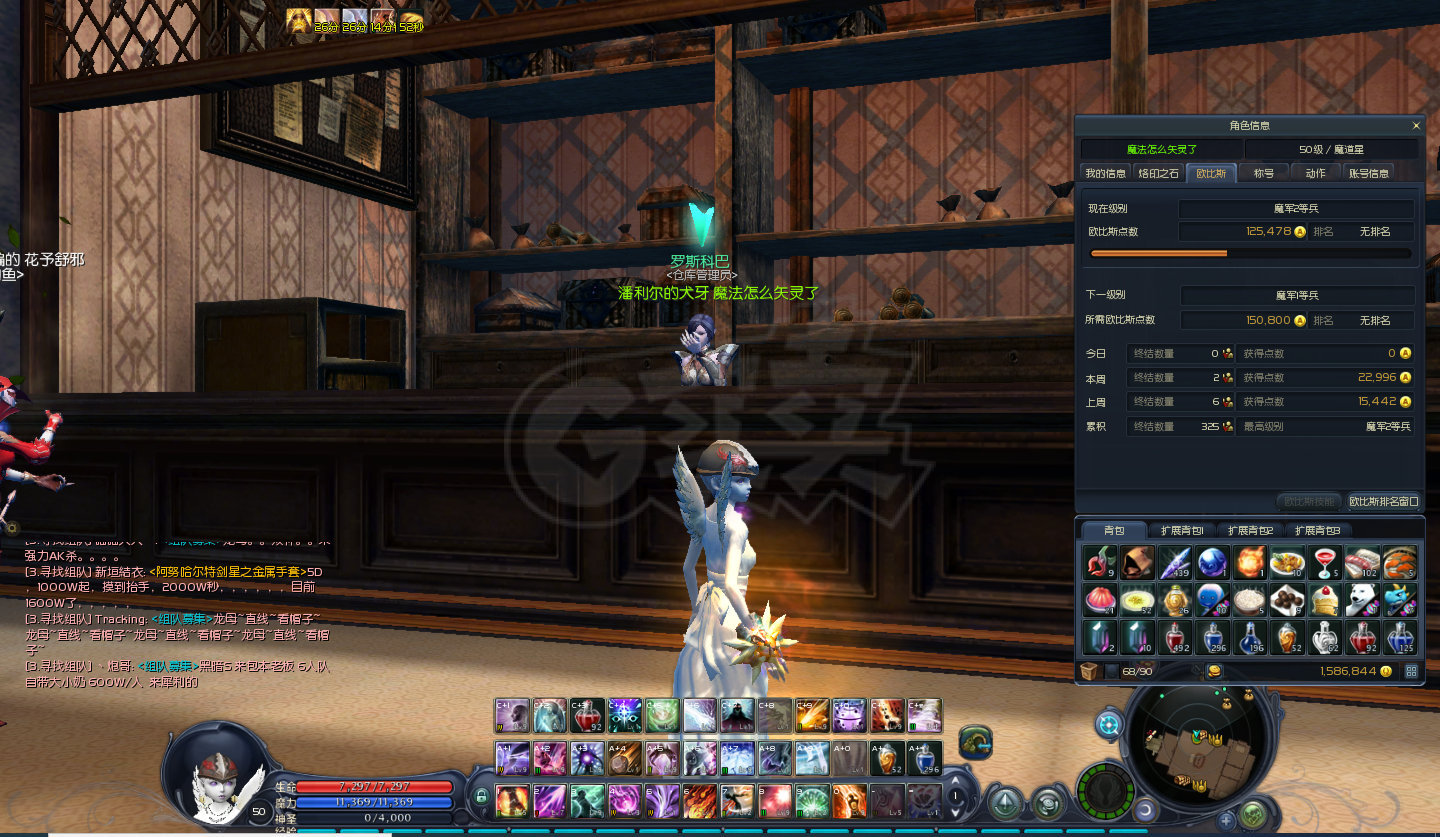Switch to the 我的信息 tab

[x=1105, y=173]
